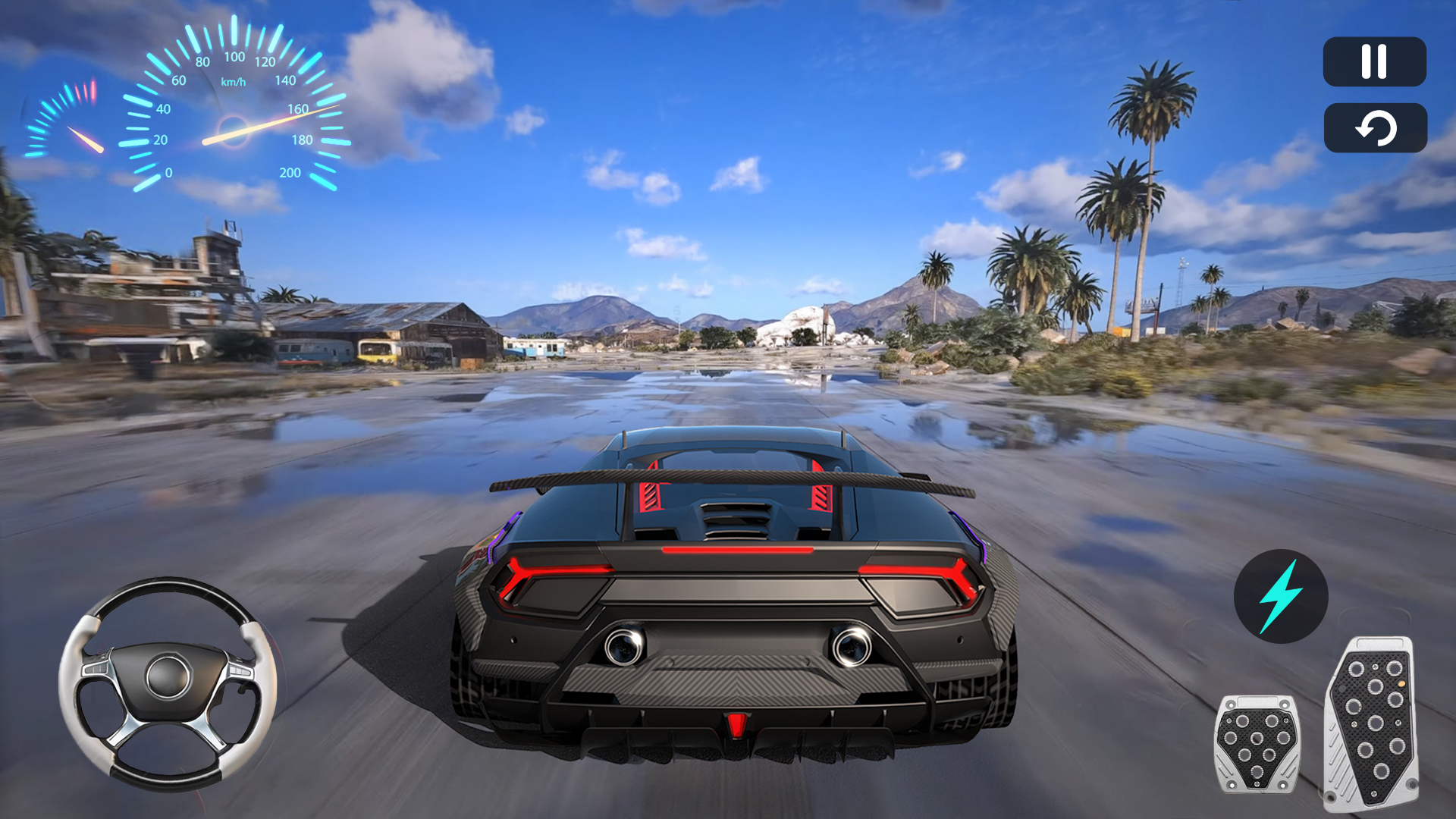Tap the 200 mark on the speed dial

[289, 174]
